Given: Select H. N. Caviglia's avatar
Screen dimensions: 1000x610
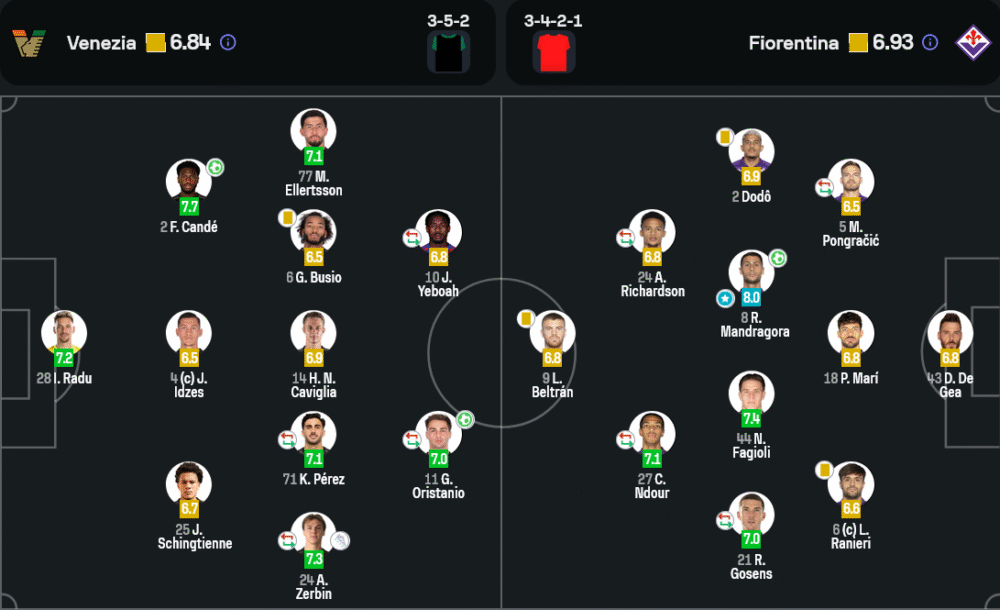Looking at the screenshot, I should pos(313,333).
